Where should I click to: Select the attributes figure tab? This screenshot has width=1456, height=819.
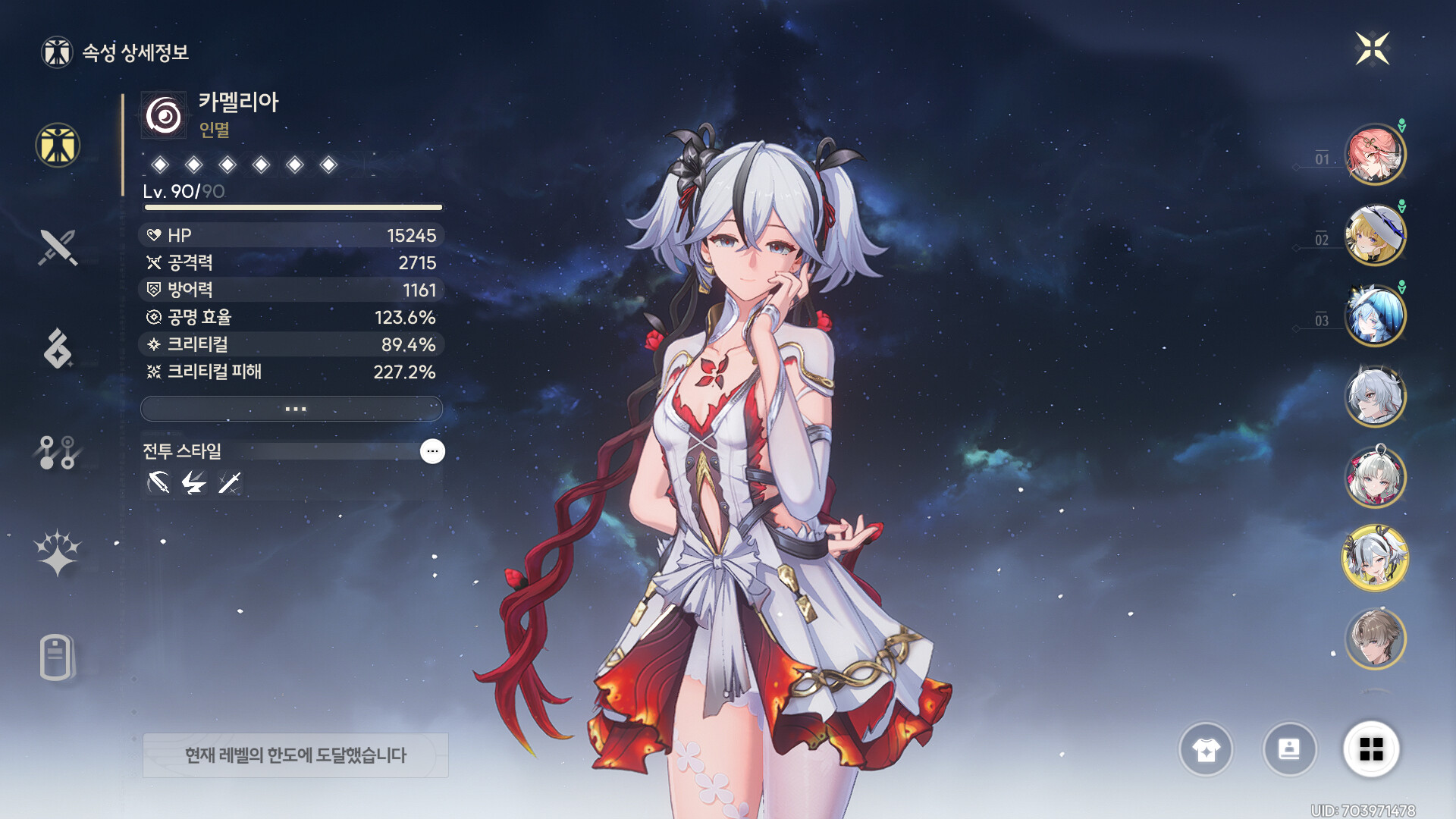(58, 145)
